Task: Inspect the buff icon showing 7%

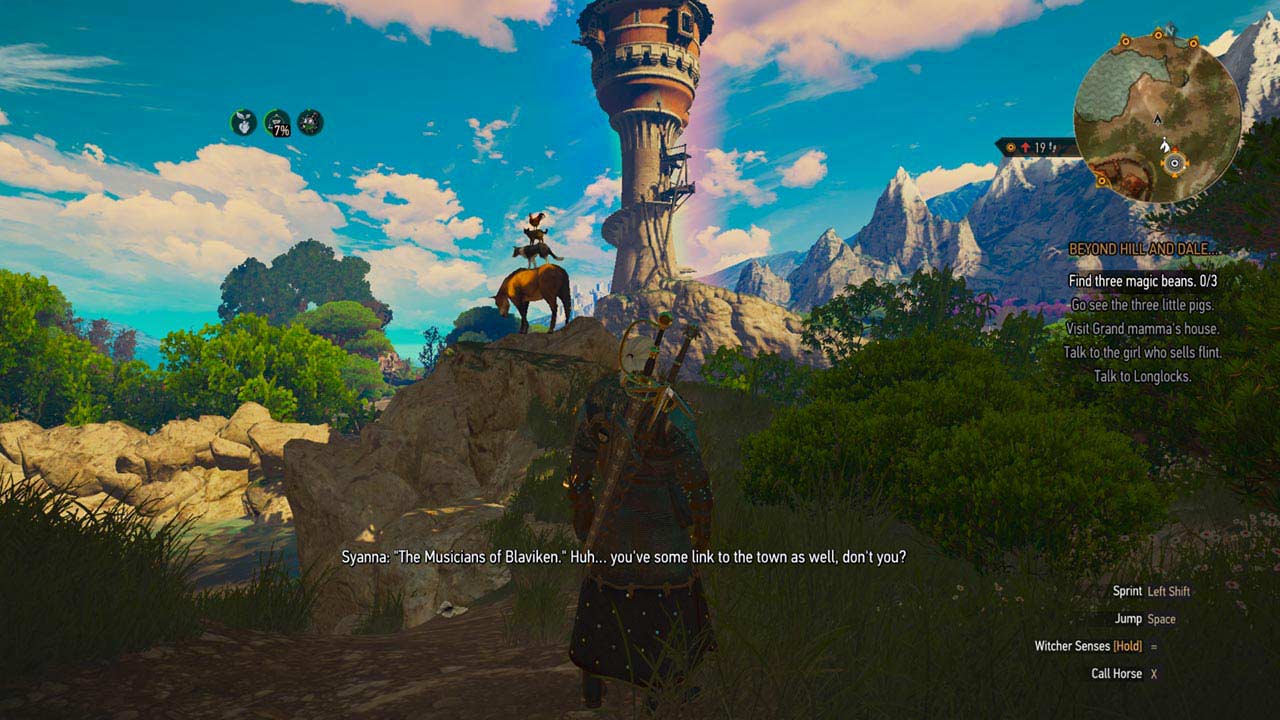Action: pos(277,123)
